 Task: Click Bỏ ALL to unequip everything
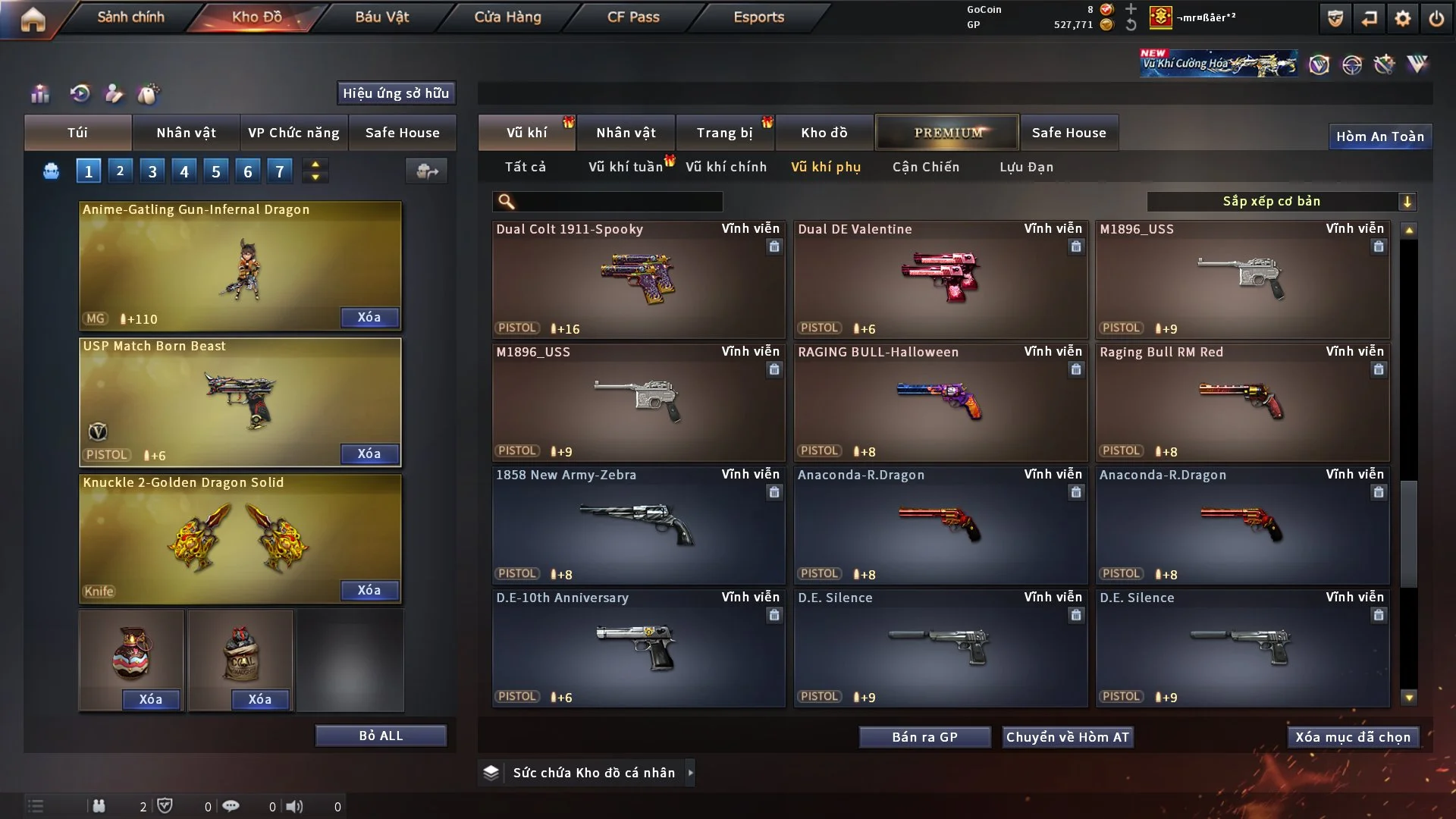pyautogui.click(x=381, y=736)
